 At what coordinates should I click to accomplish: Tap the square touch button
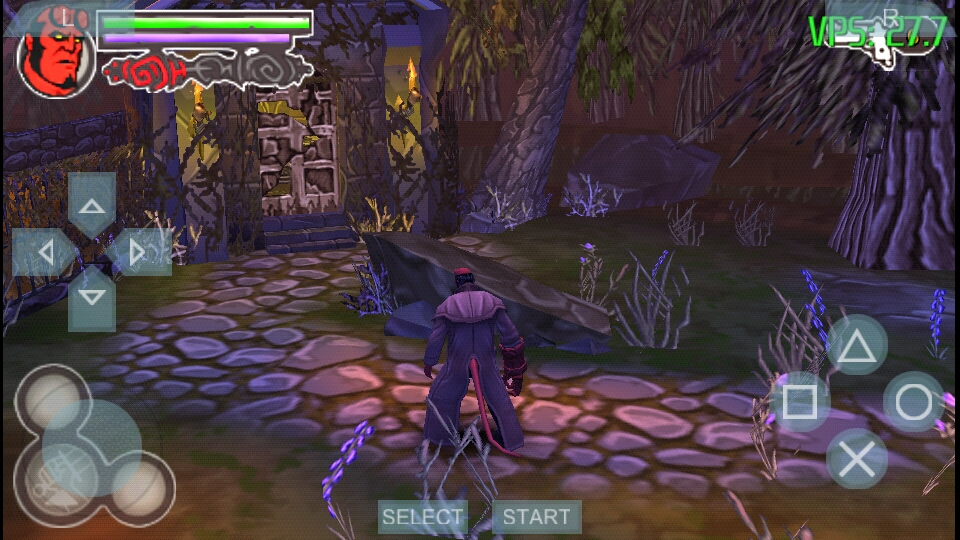(799, 402)
